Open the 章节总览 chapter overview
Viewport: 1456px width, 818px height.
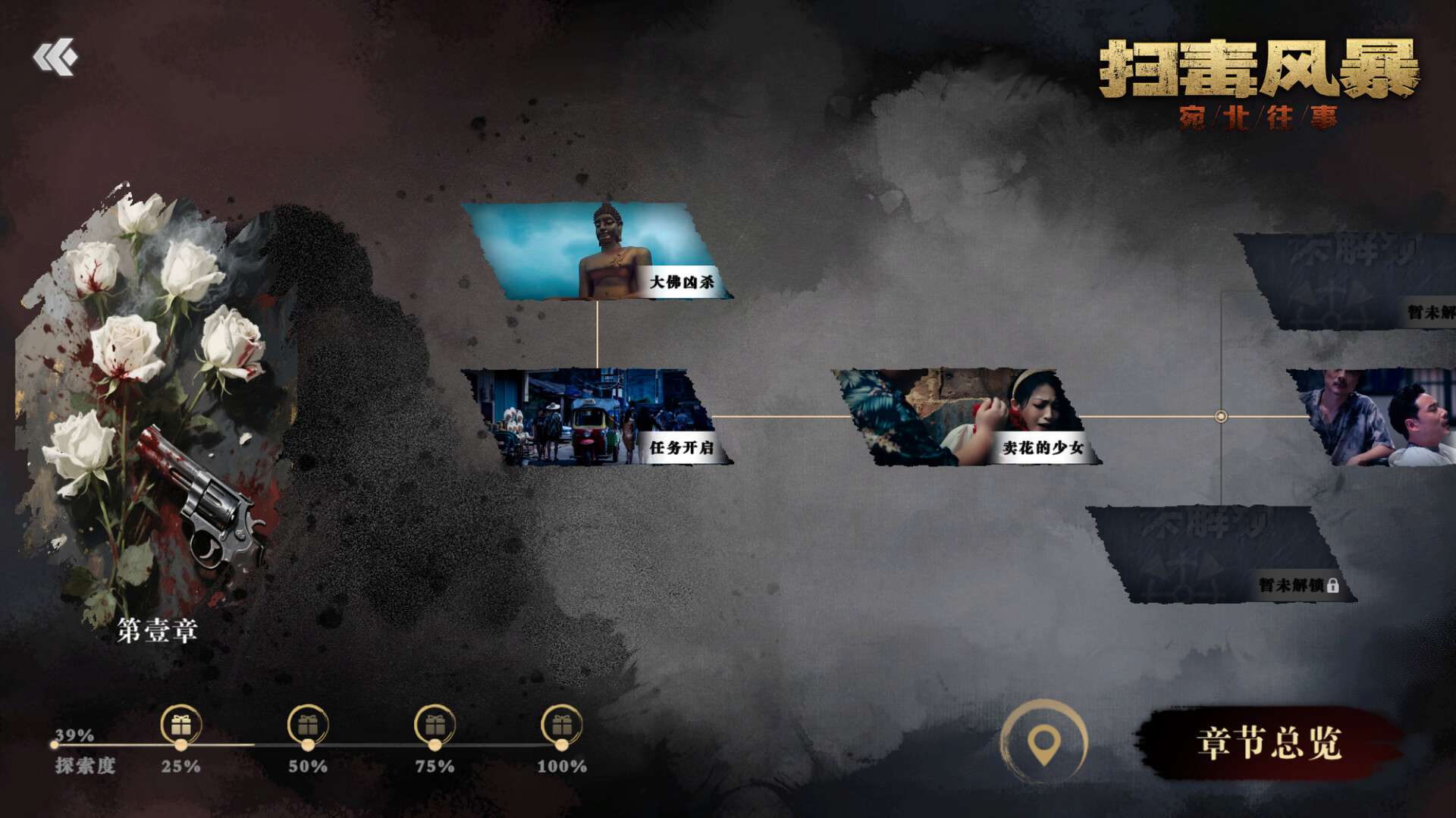tap(1269, 744)
